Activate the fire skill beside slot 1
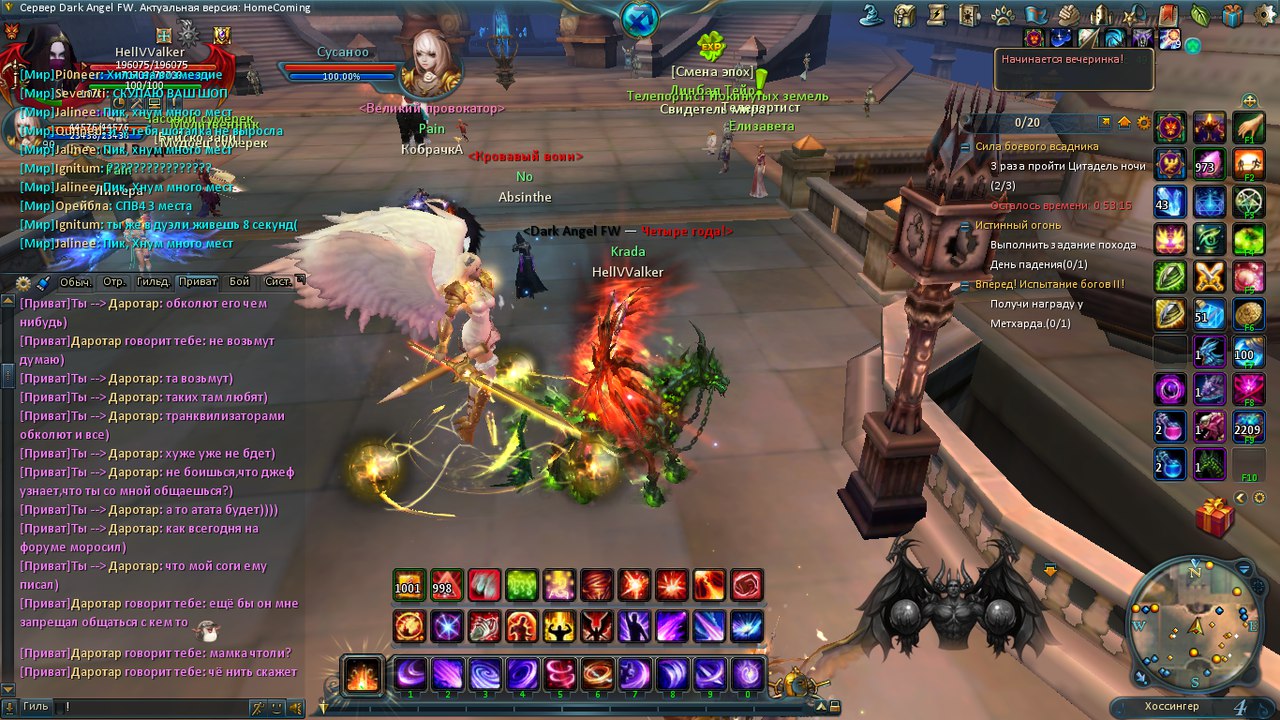This screenshot has height=720, width=1280. [x=362, y=675]
